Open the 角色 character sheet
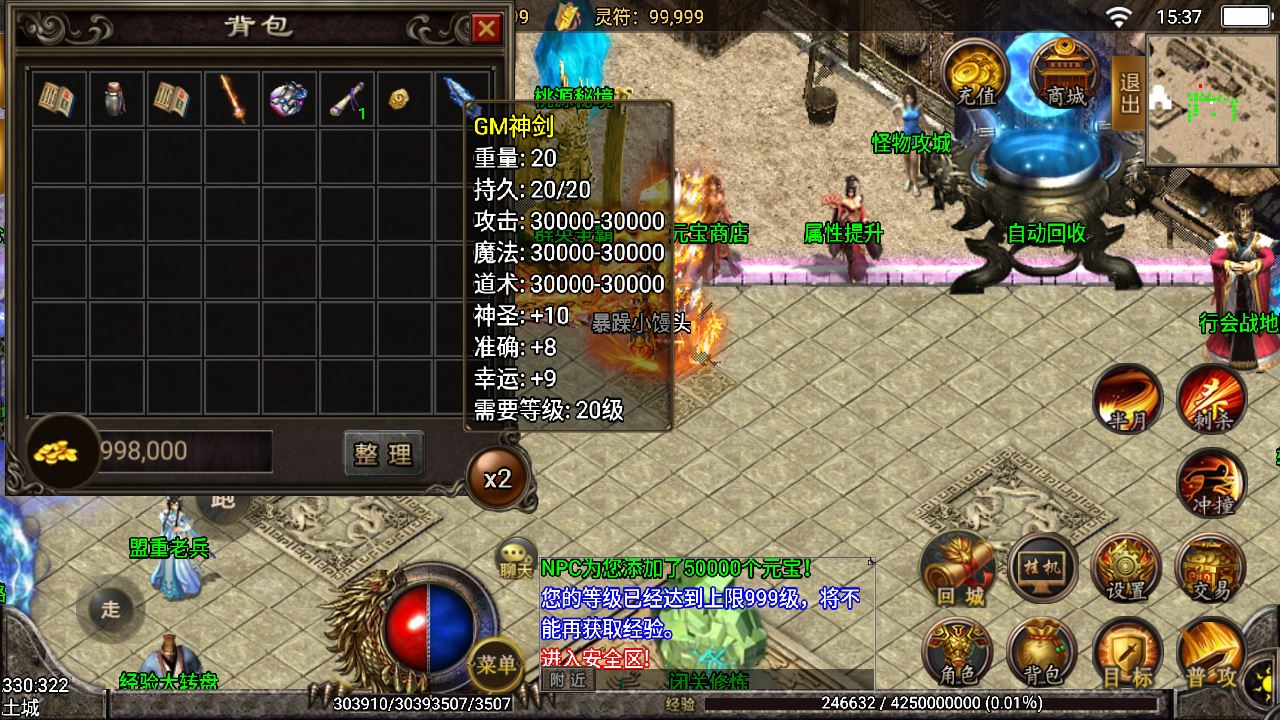Image resolution: width=1280 pixels, height=720 pixels. pyautogui.click(x=958, y=654)
